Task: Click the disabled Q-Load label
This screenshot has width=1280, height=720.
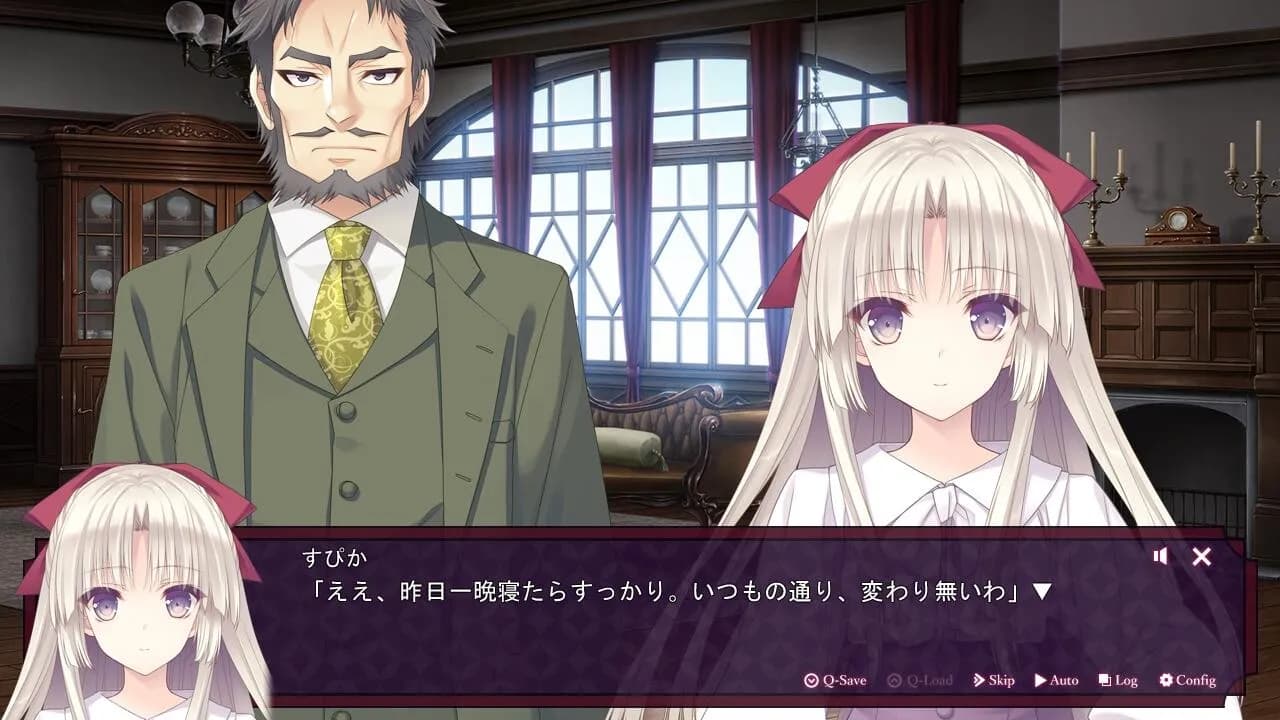Action: point(930,680)
